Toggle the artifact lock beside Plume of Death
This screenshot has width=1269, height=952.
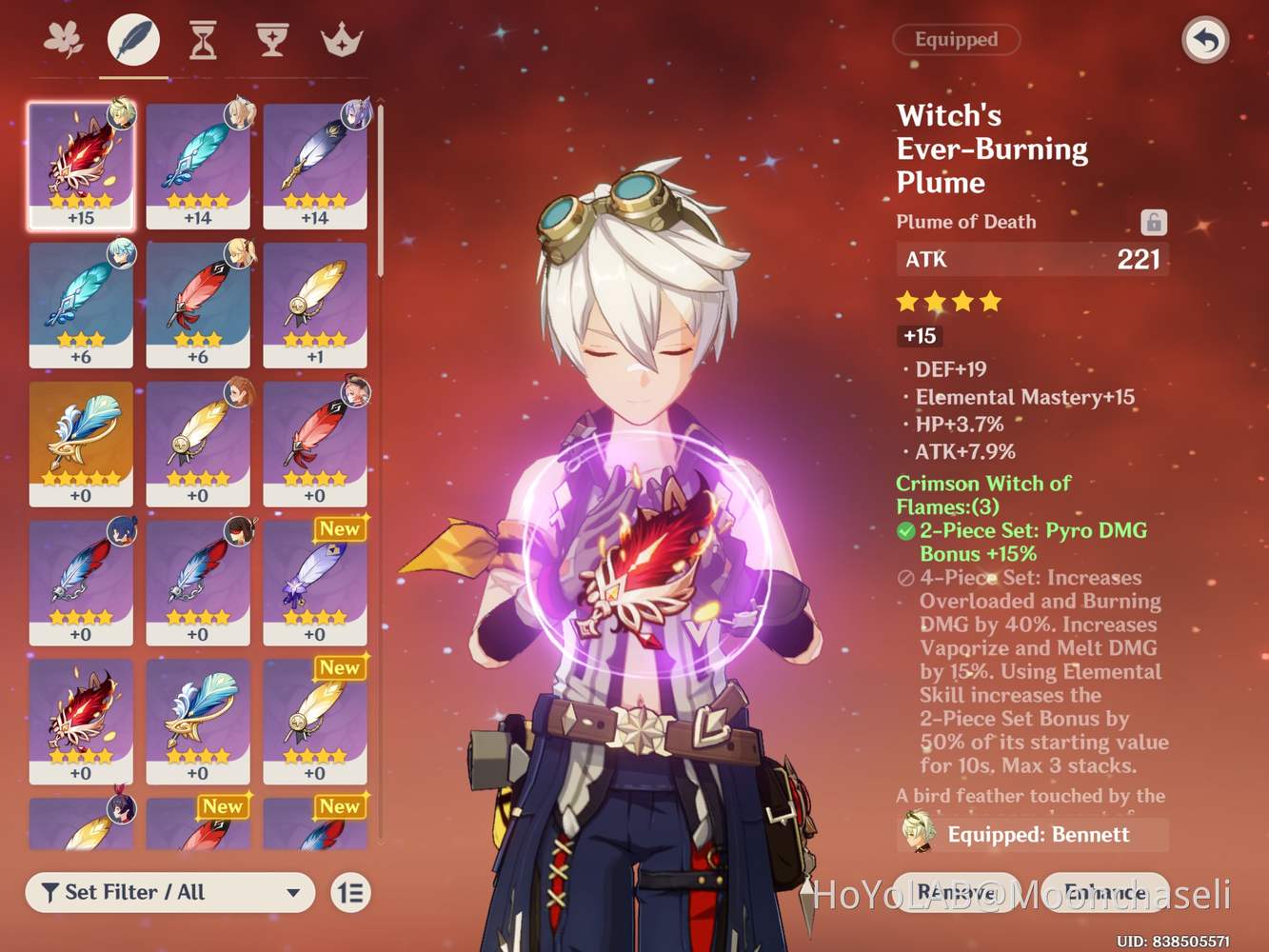click(1155, 221)
